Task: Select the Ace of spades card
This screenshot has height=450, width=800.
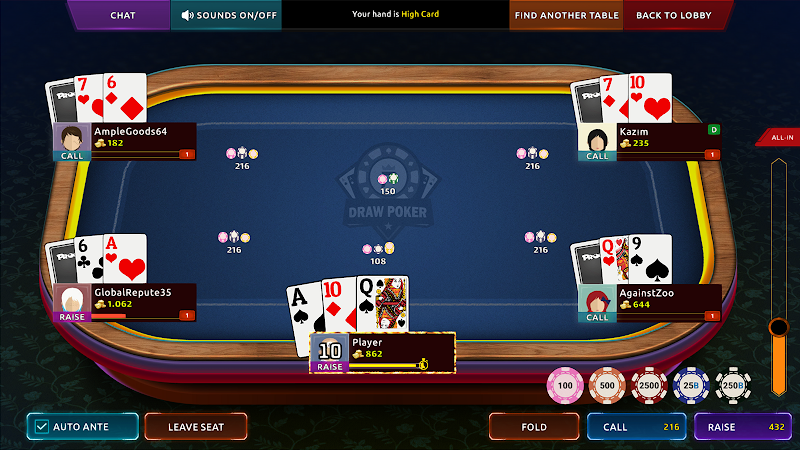Action: (301, 305)
